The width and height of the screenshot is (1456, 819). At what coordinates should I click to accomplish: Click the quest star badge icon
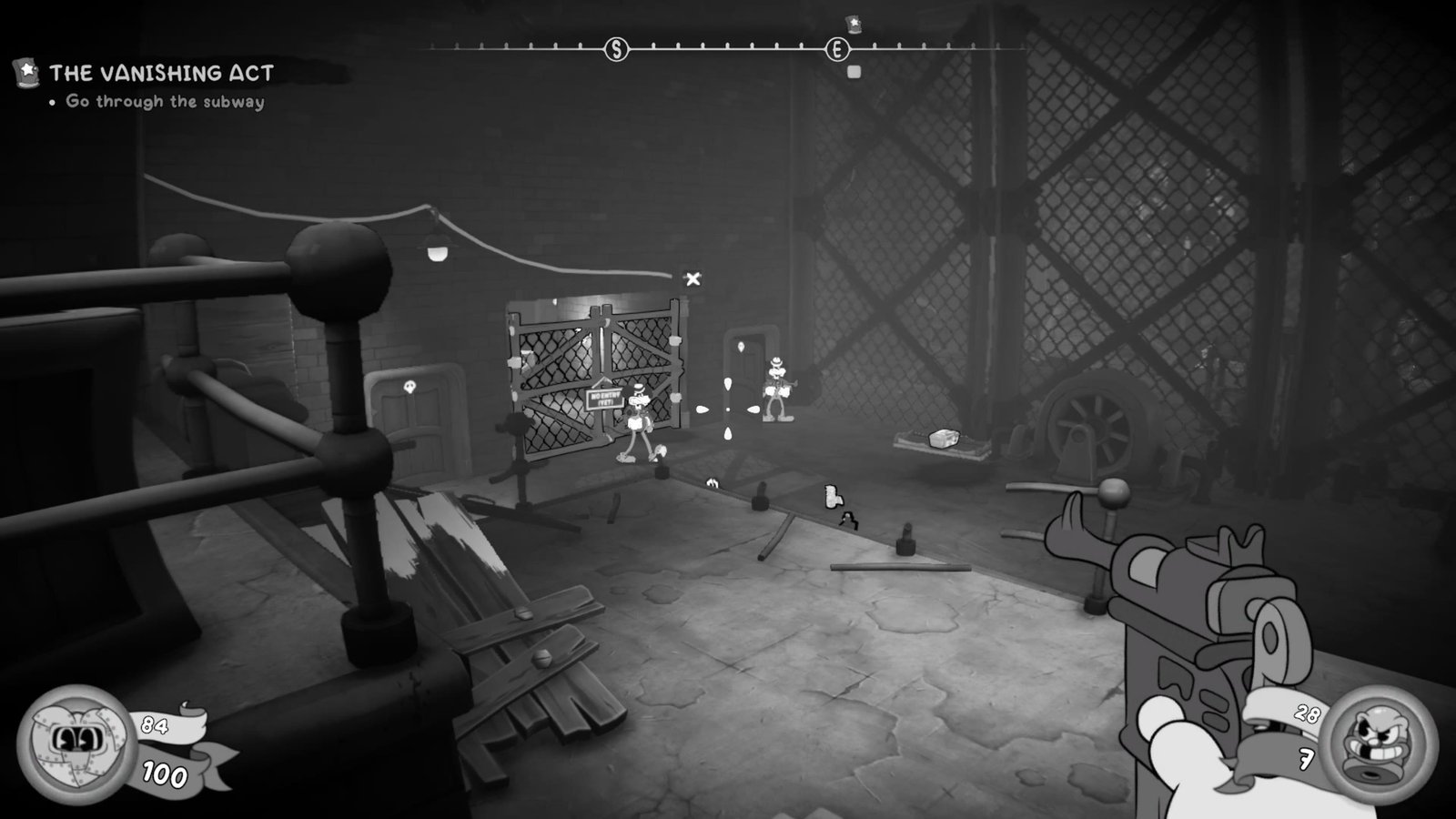point(27,71)
